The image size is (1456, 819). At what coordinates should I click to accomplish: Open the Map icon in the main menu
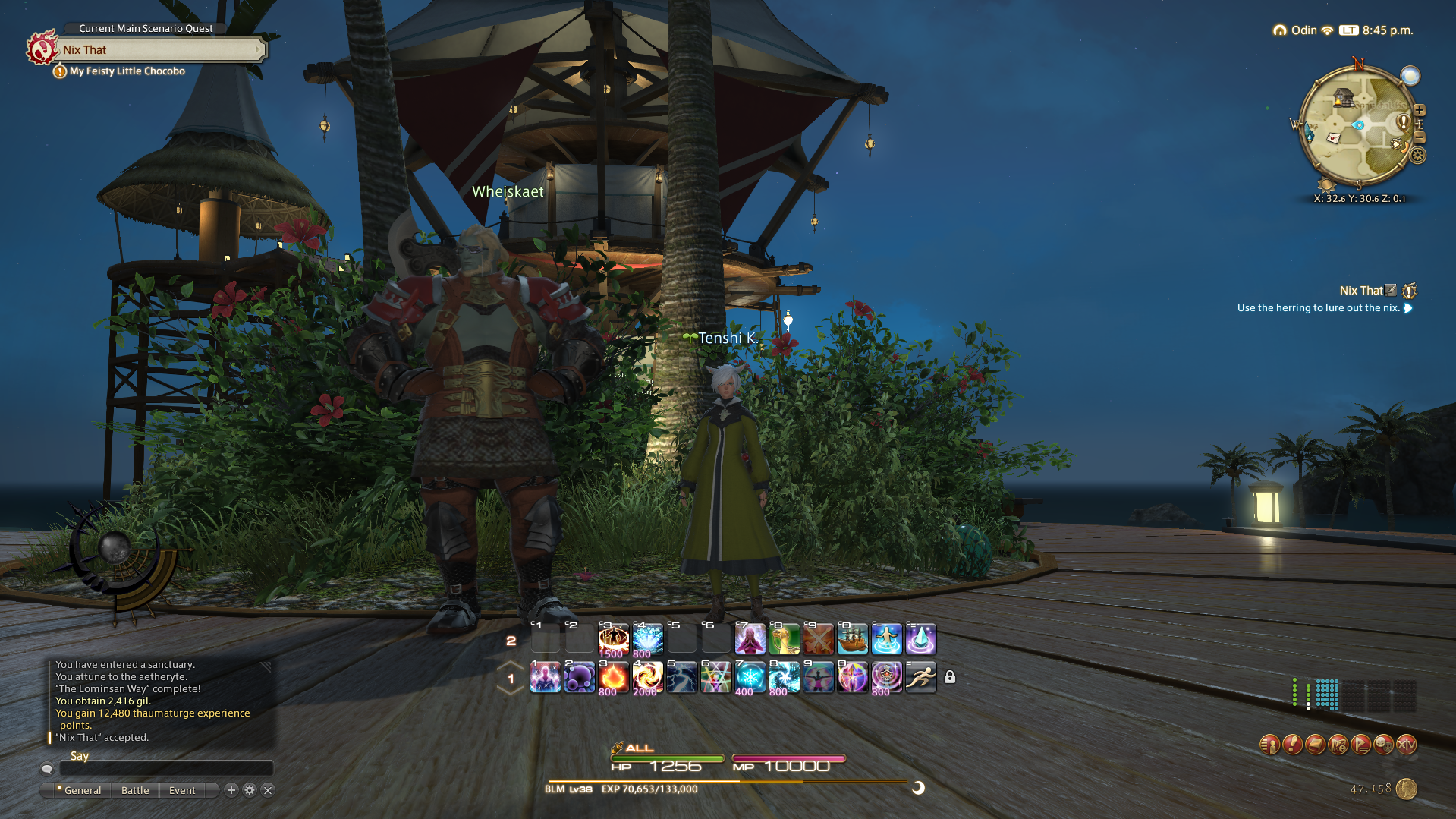point(1338,745)
